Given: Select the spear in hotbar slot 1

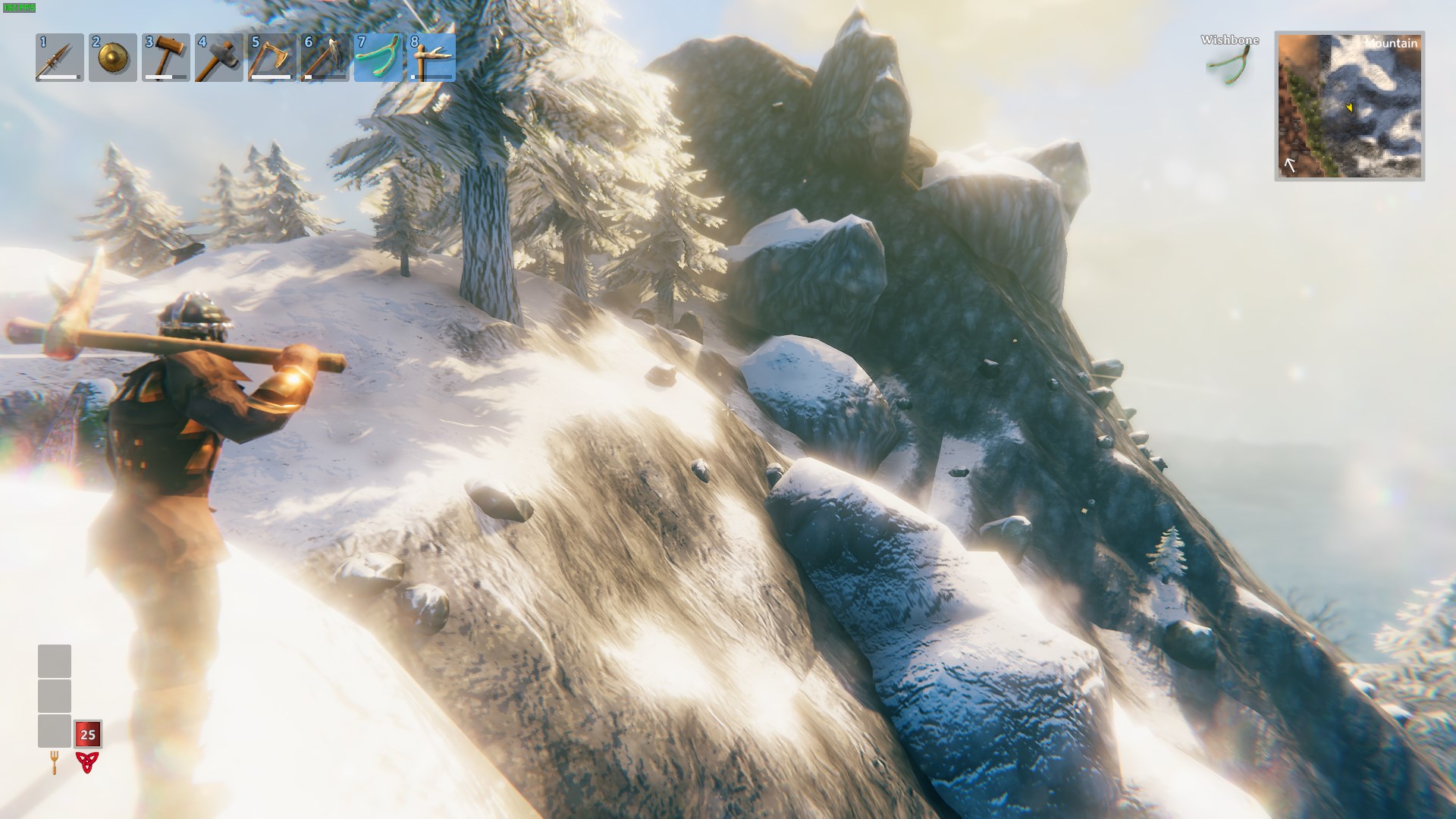Looking at the screenshot, I should click(59, 58).
